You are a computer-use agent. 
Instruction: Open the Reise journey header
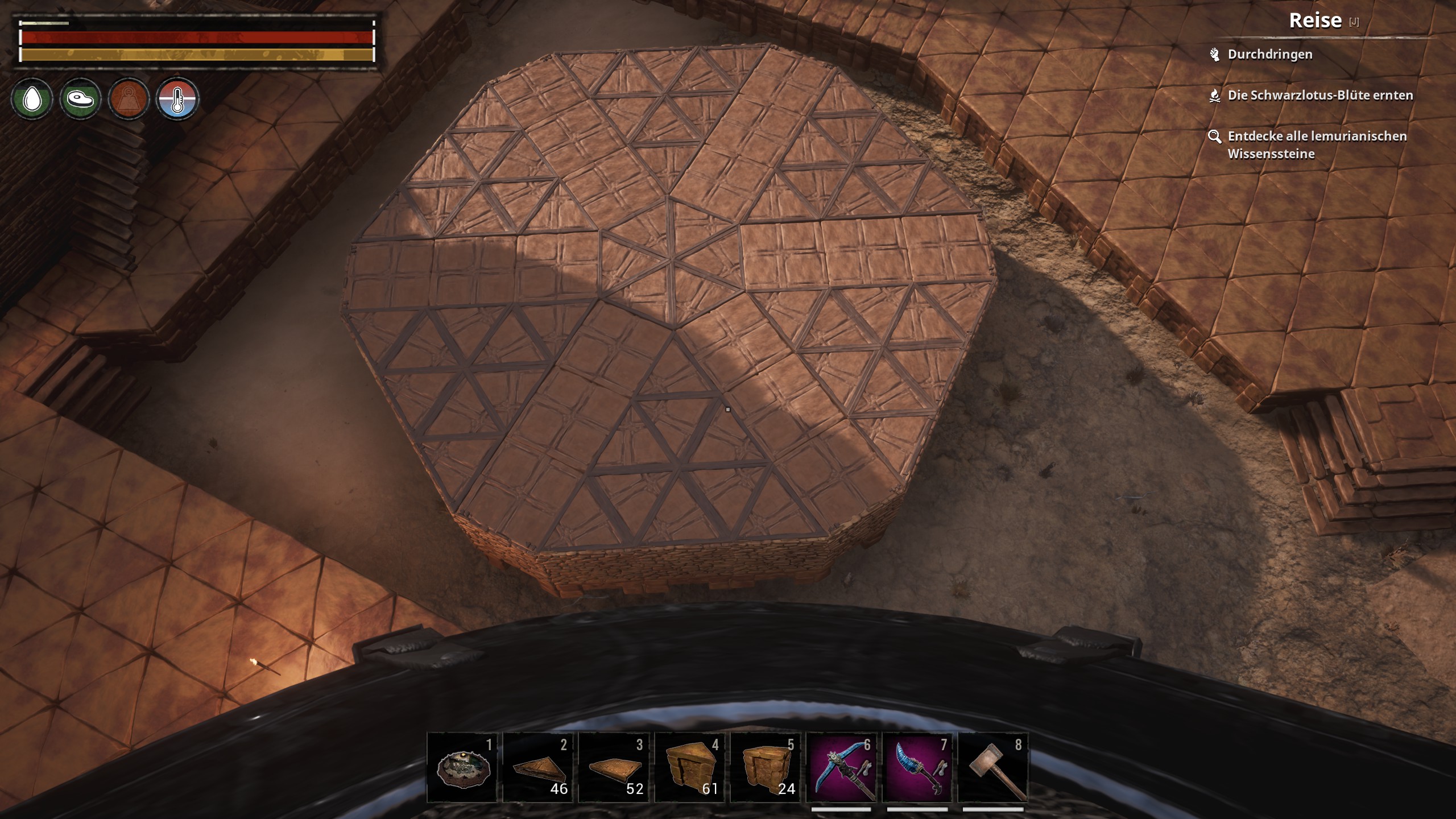tap(1315, 21)
